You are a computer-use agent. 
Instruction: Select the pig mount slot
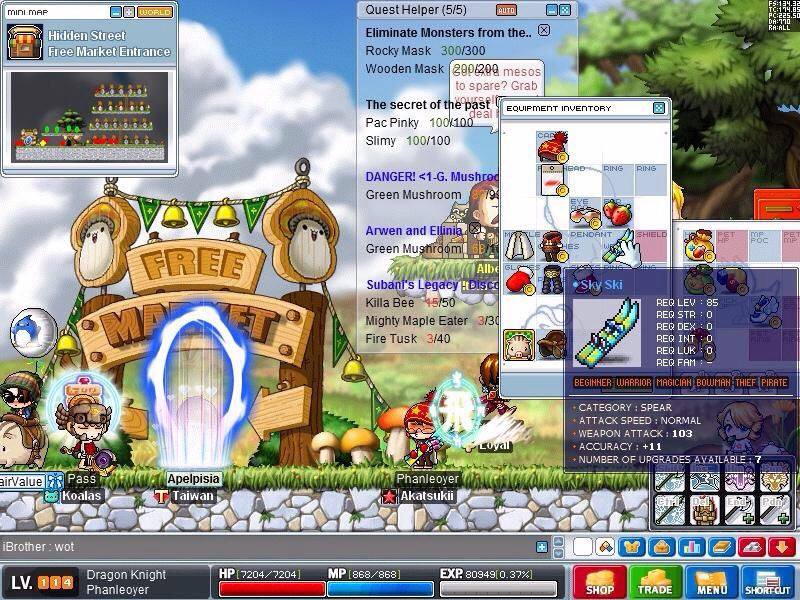tap(518, 343)
